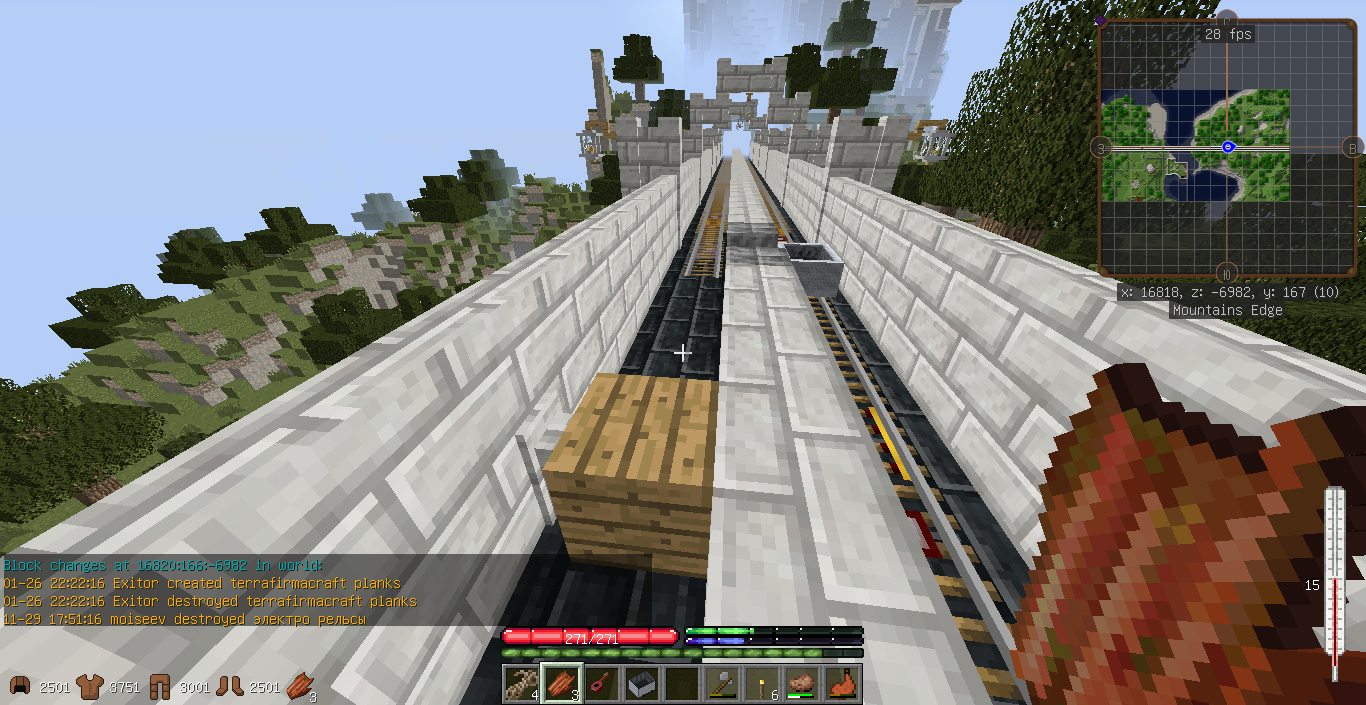Select the minecart hotbar slot

[641, 684]
